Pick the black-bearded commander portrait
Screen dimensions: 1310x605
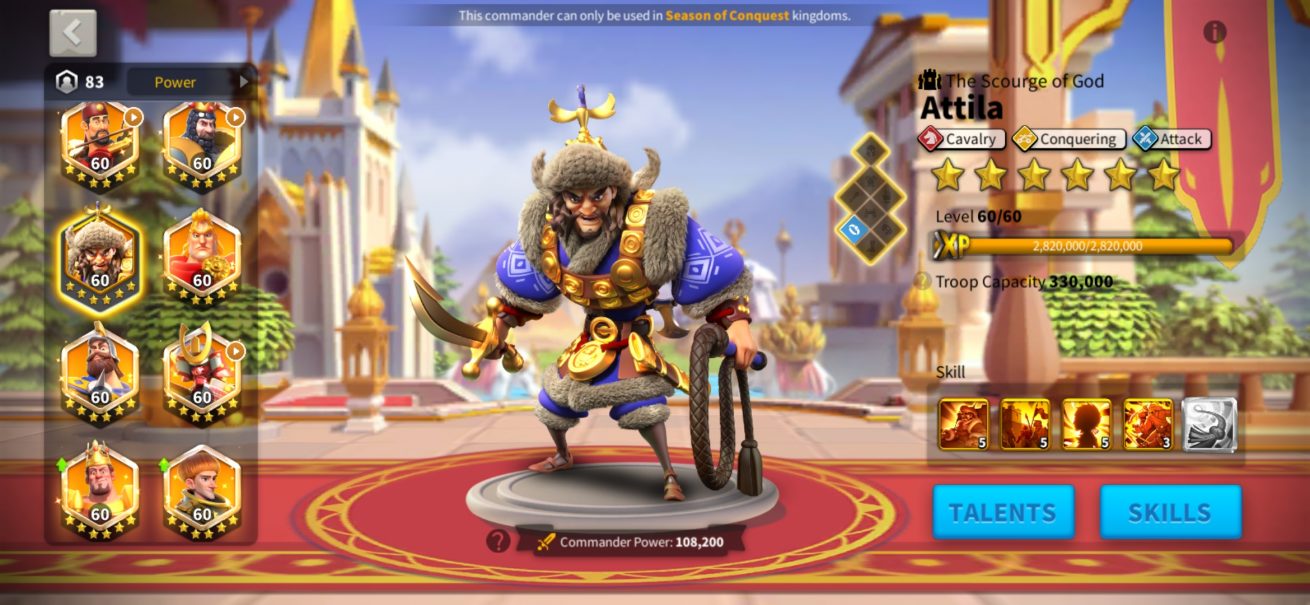202,141
